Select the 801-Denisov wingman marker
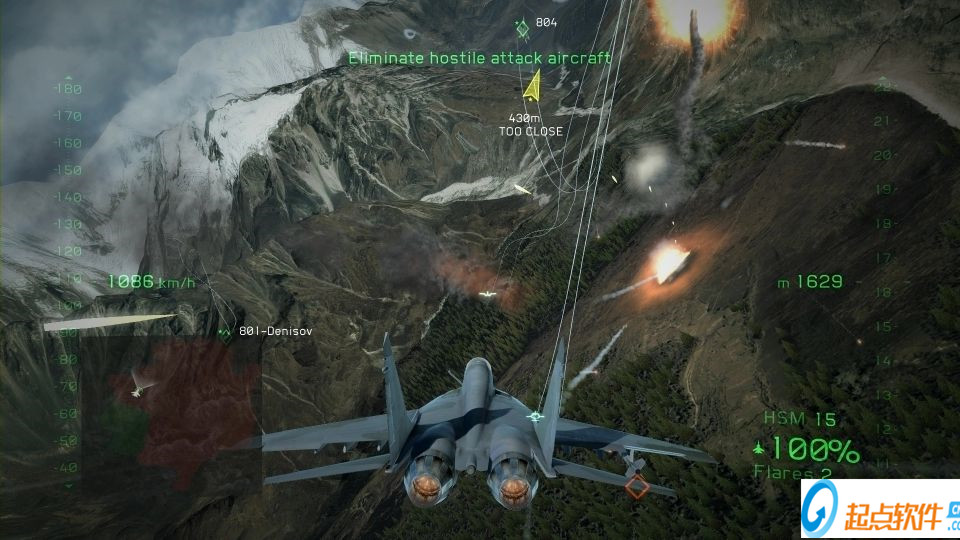This screenshot has width=960, height=540. [224, 331]
